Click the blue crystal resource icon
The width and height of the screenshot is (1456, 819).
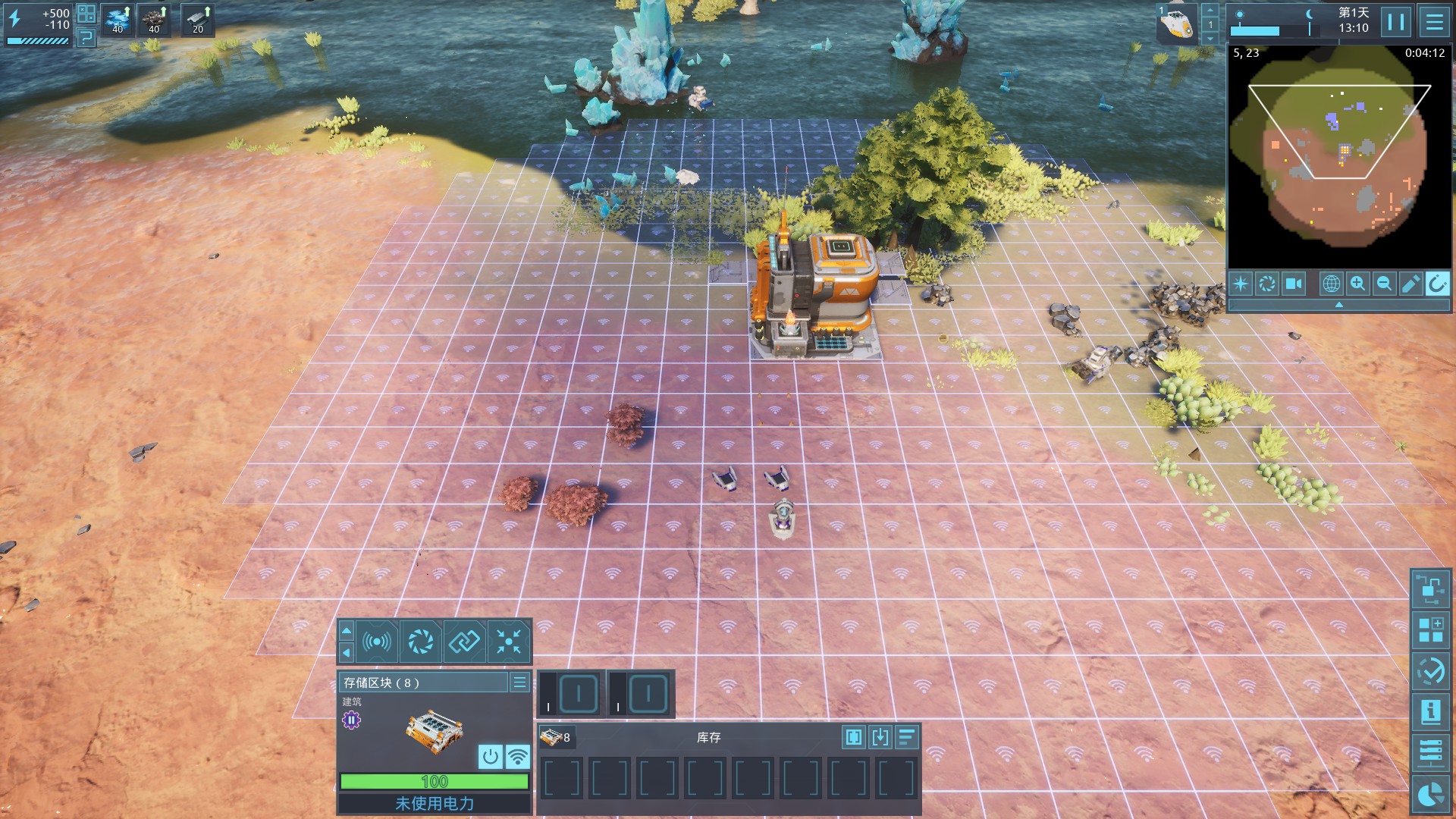(x=118, y=20)
